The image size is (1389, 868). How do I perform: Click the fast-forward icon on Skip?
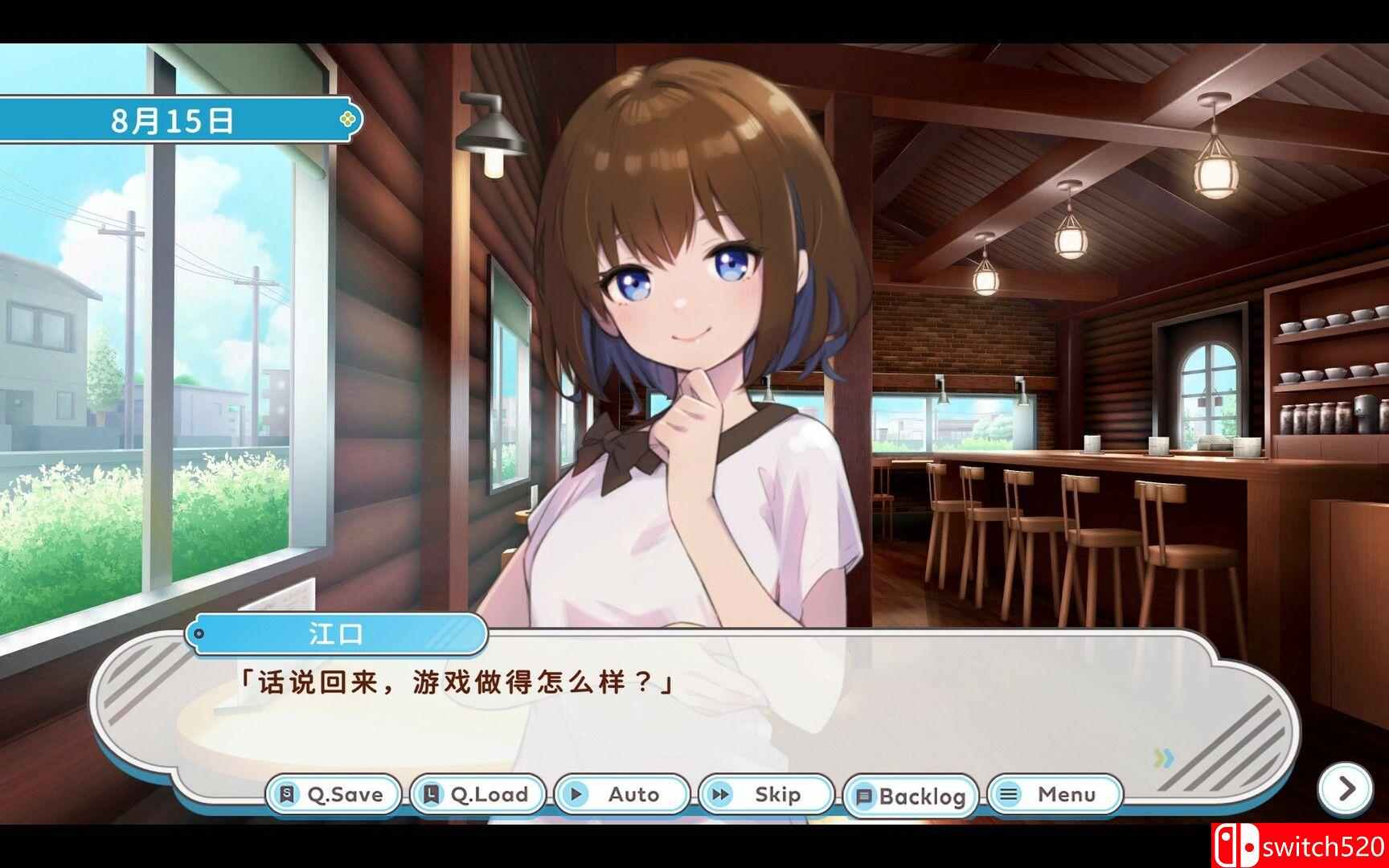(x=720, y=794)
